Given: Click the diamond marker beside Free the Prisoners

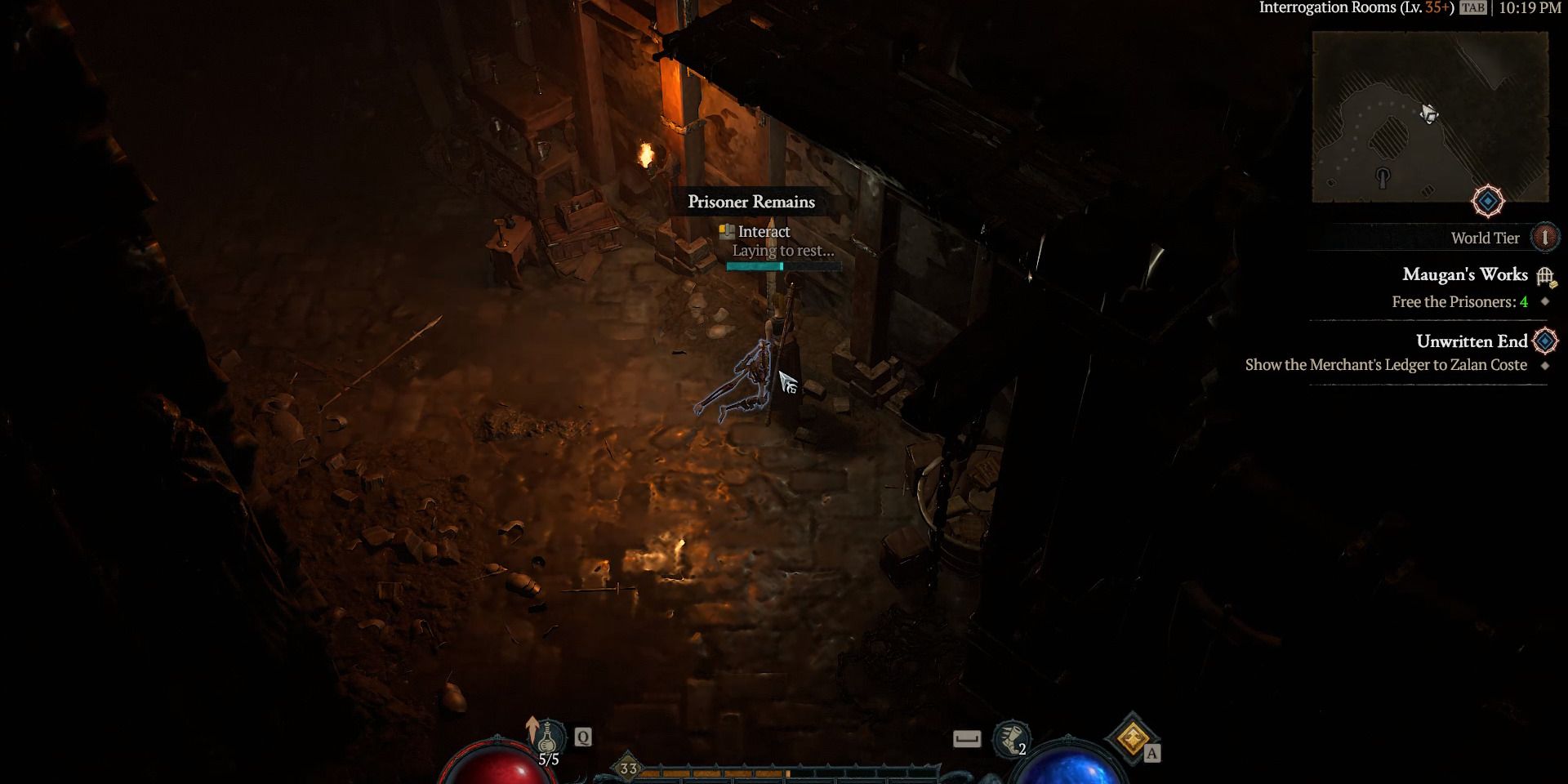Looking at the screenshot, I should [x=1544, y=301].
